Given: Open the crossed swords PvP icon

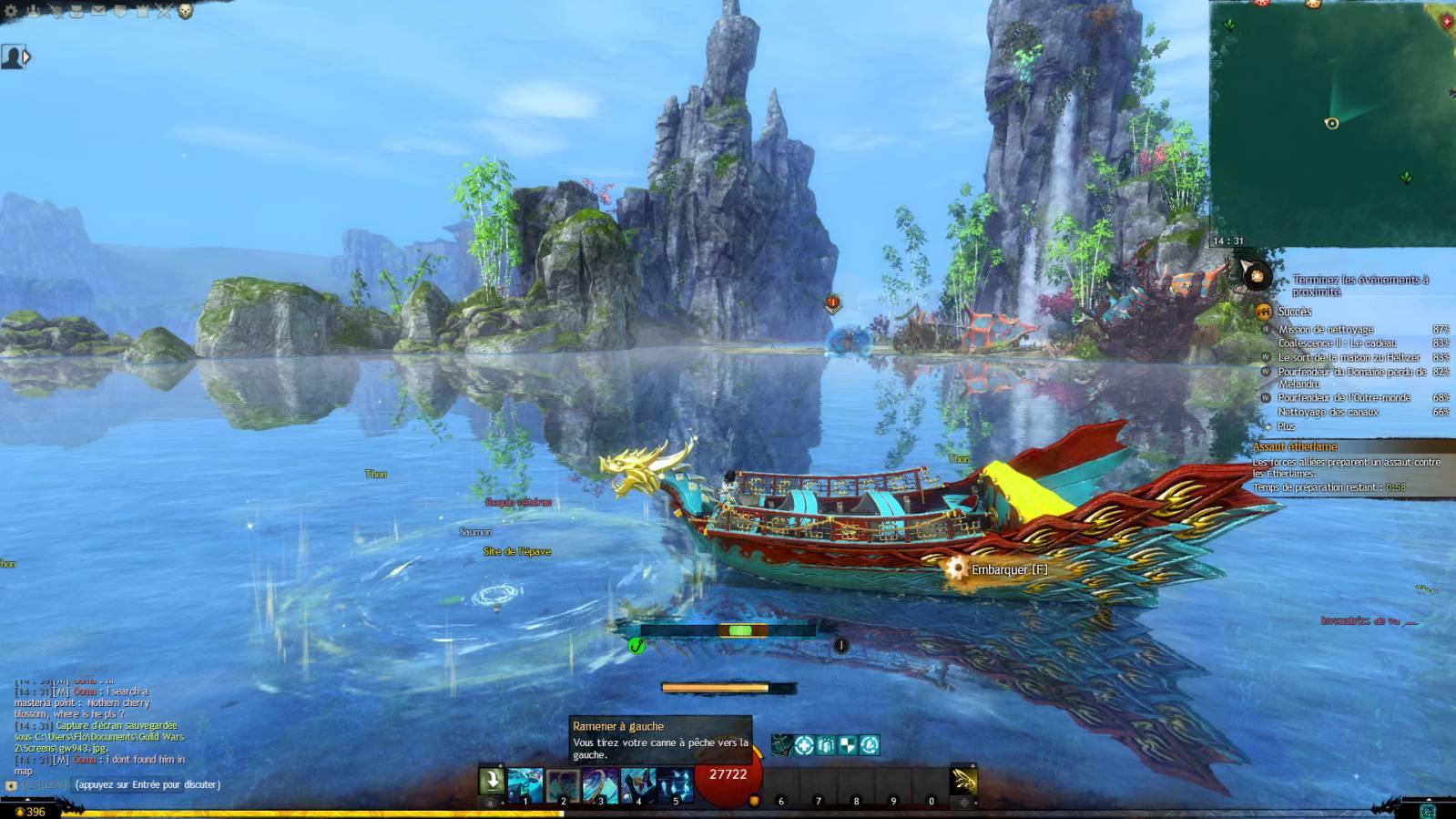Looking at the screenshot, I should [164, 12].
